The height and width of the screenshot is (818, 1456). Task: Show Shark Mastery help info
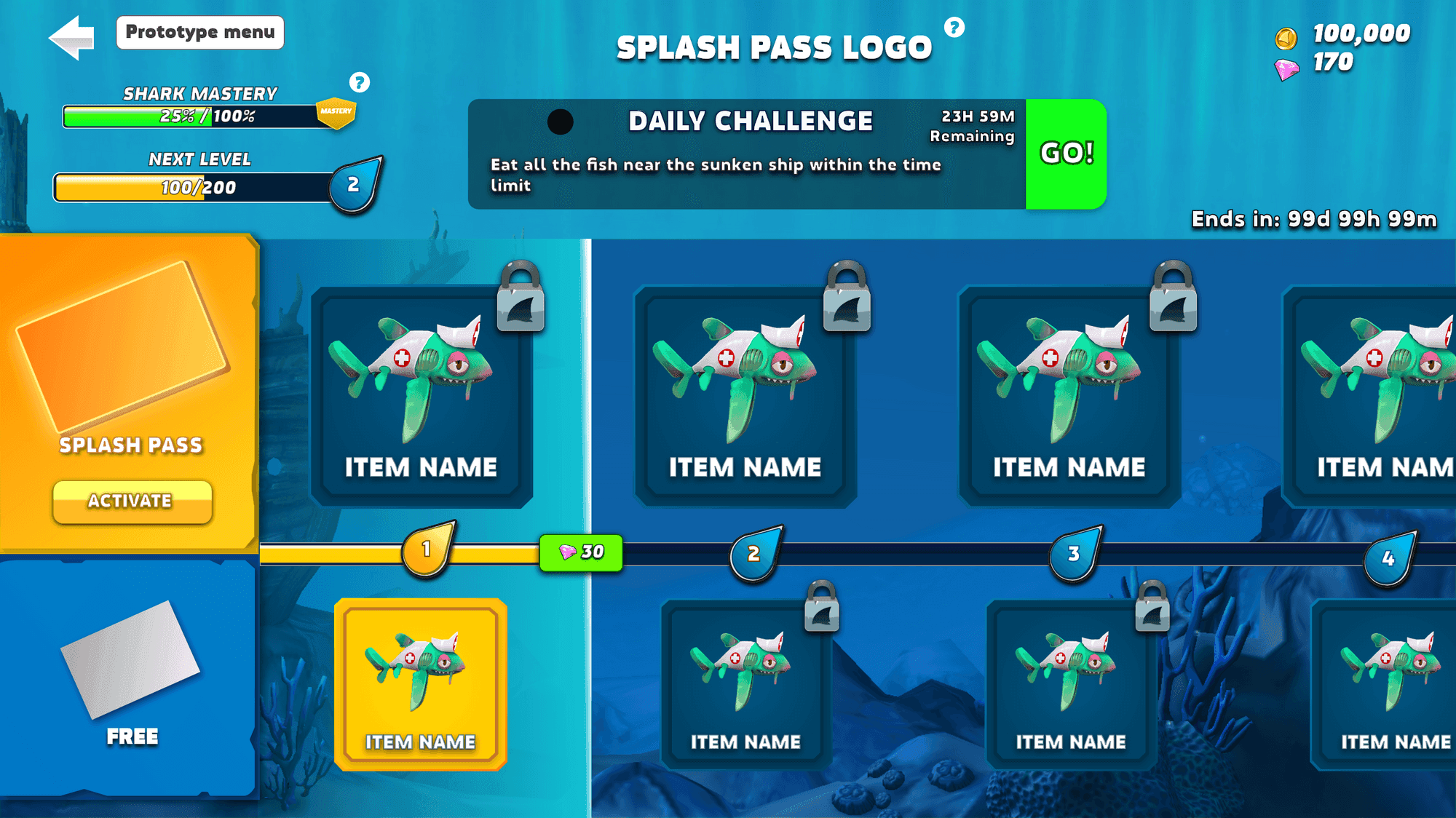pos(359,82)
